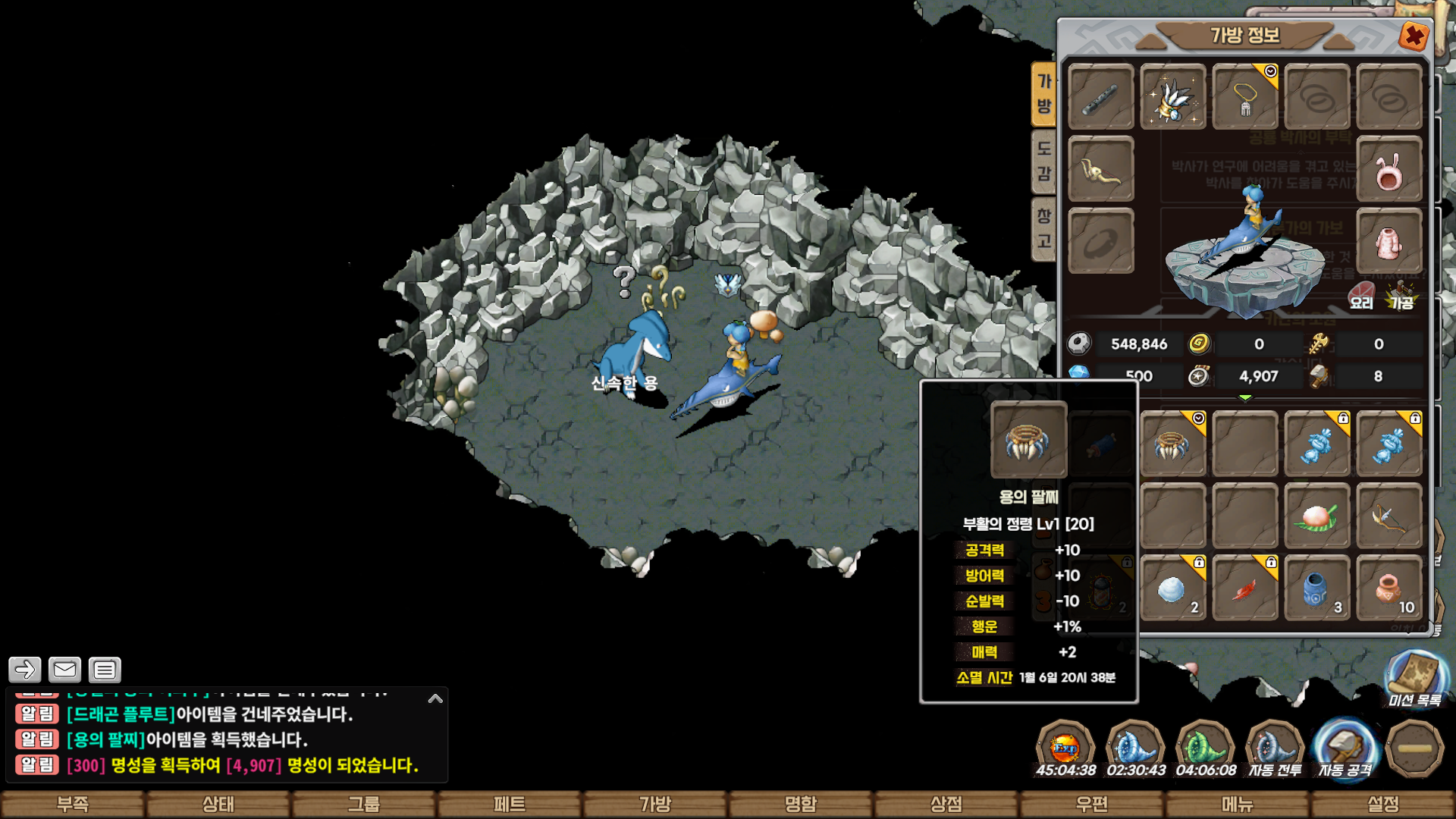This screenshot has width=1456, height=819.
Task: Open the 그룹 group menu
Action: pyautogui.click(x=364, y=804)
